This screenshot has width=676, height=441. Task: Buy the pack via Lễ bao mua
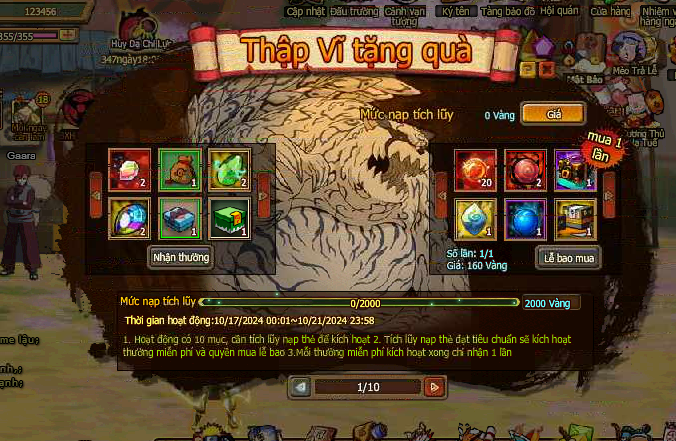[x=568, y=257]
